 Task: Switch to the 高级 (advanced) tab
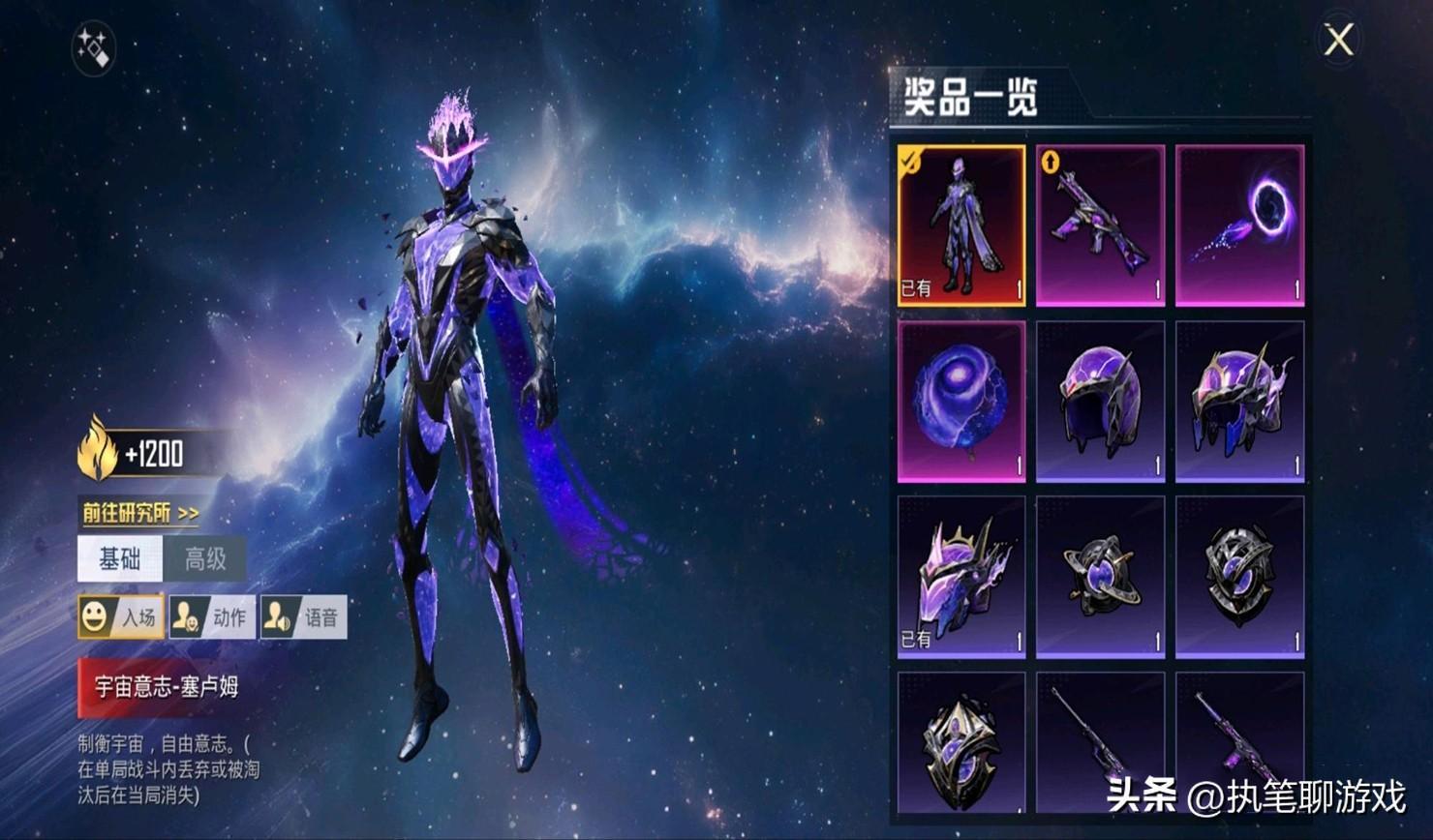[205, 559]
